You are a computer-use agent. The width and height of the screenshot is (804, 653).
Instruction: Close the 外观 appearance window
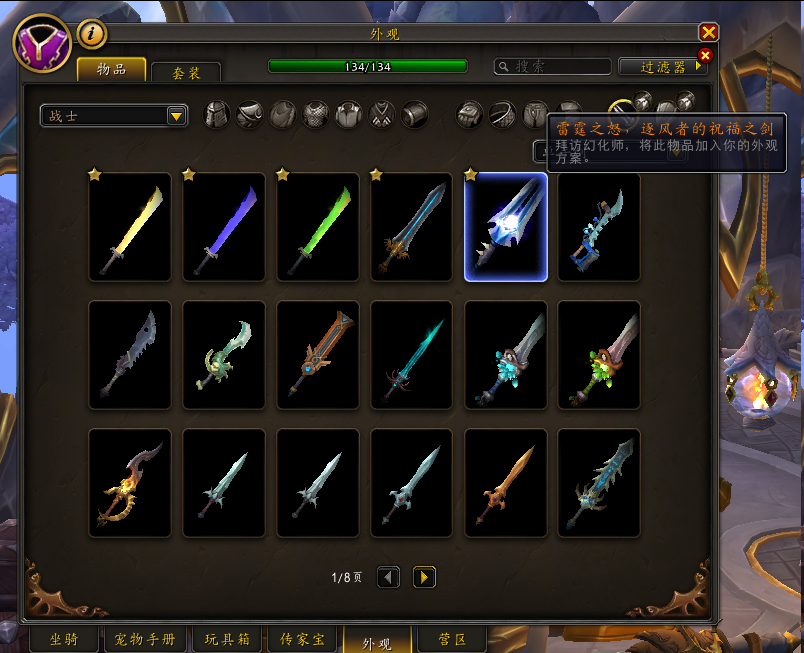[708, 32]
